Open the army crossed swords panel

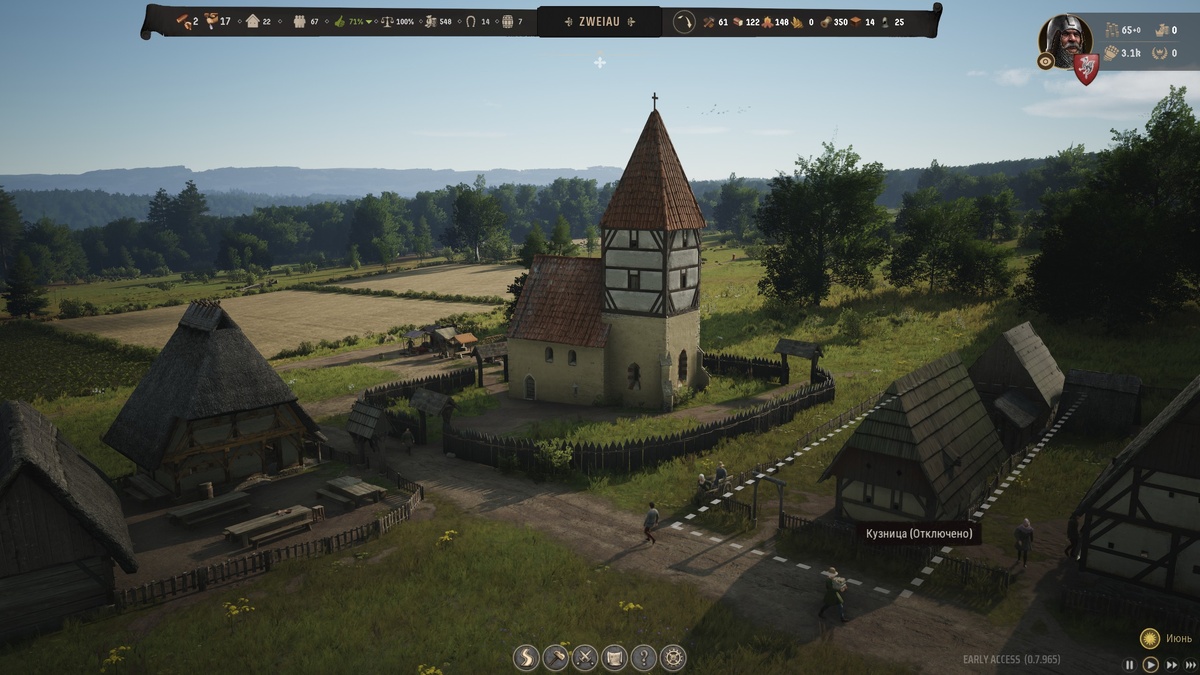pyautogui.click(x=585, y=657)
